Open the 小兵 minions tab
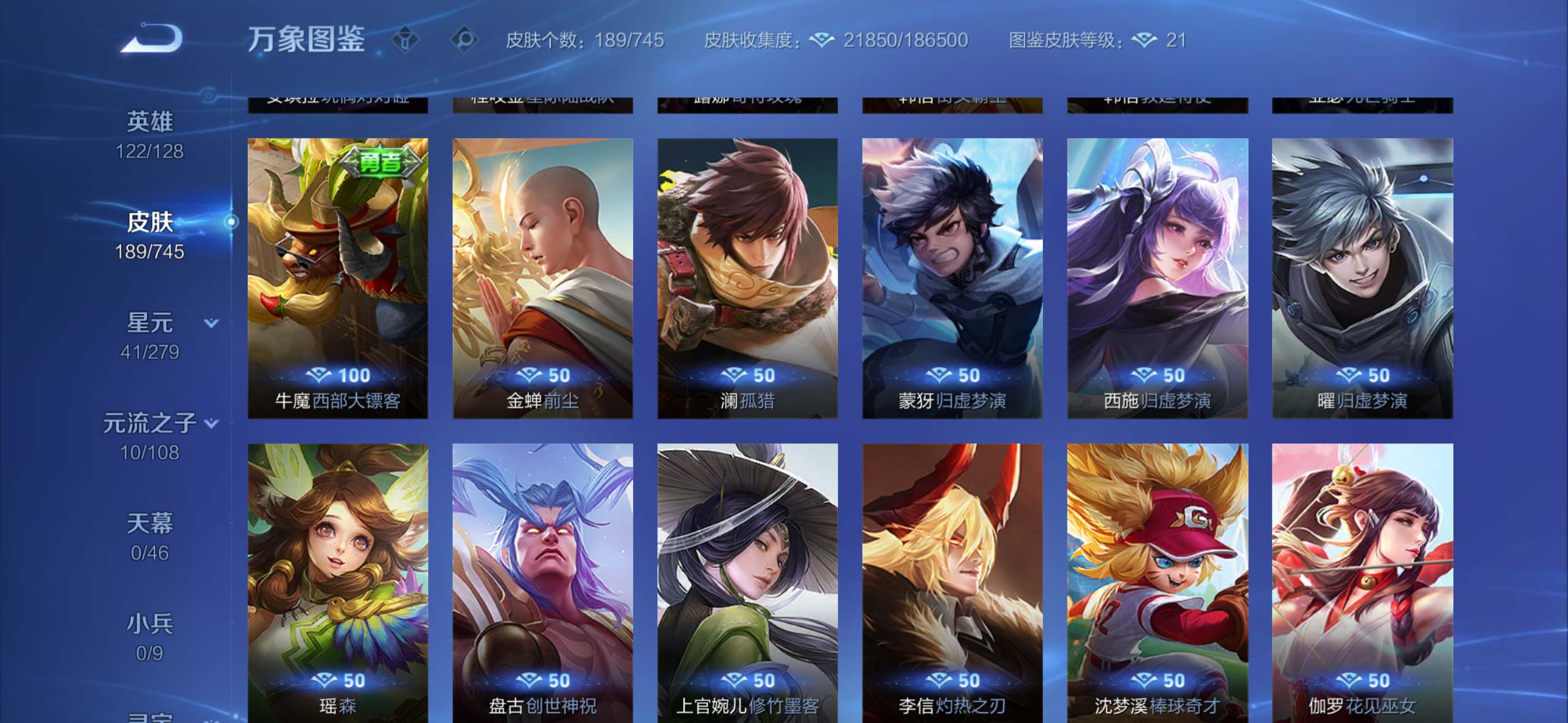Image resolution: width=1568 pixels, height=723 pixels. pyautogui.click(x=150, y=637)
